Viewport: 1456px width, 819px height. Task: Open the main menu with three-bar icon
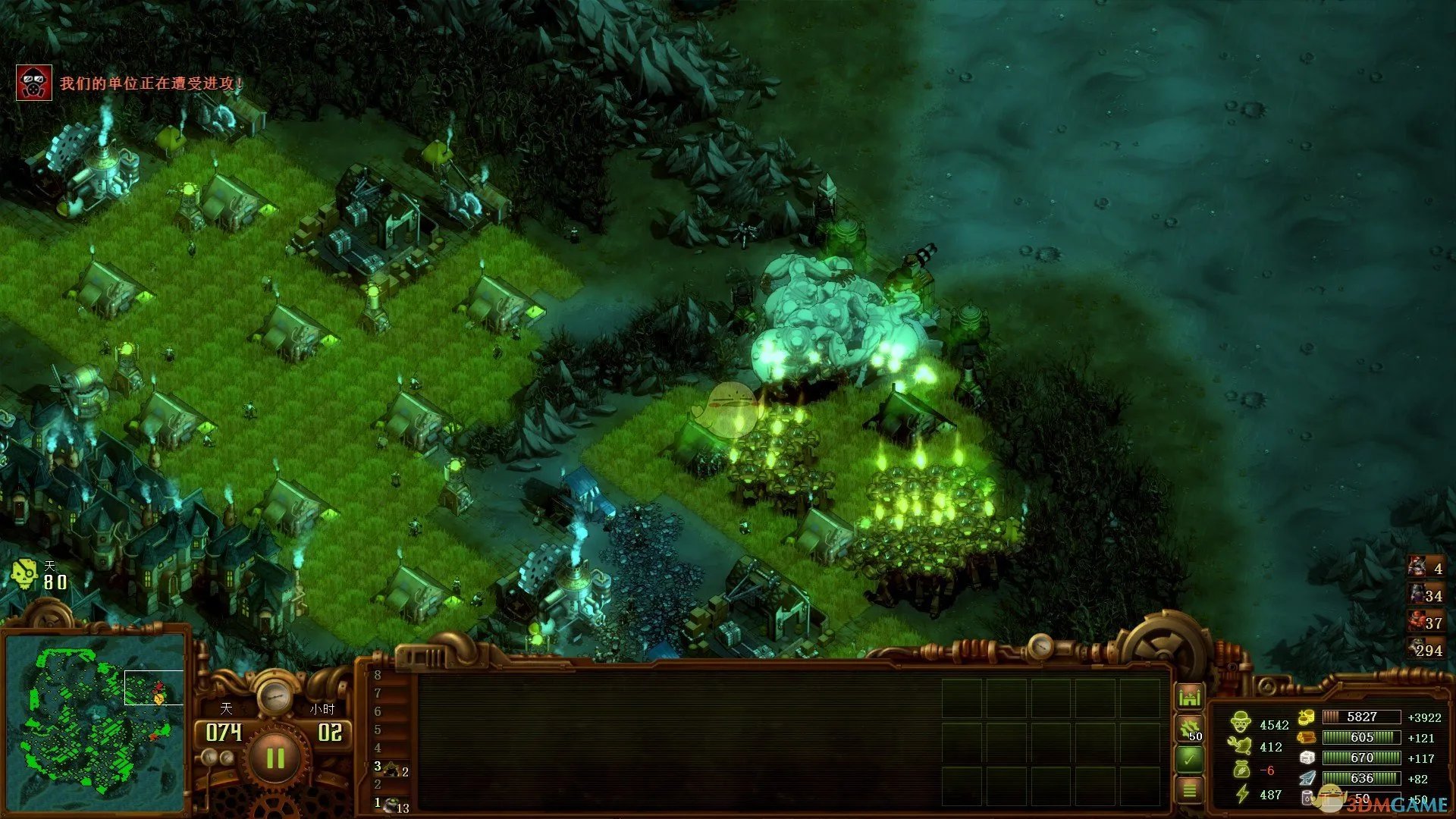[1189, 790]
